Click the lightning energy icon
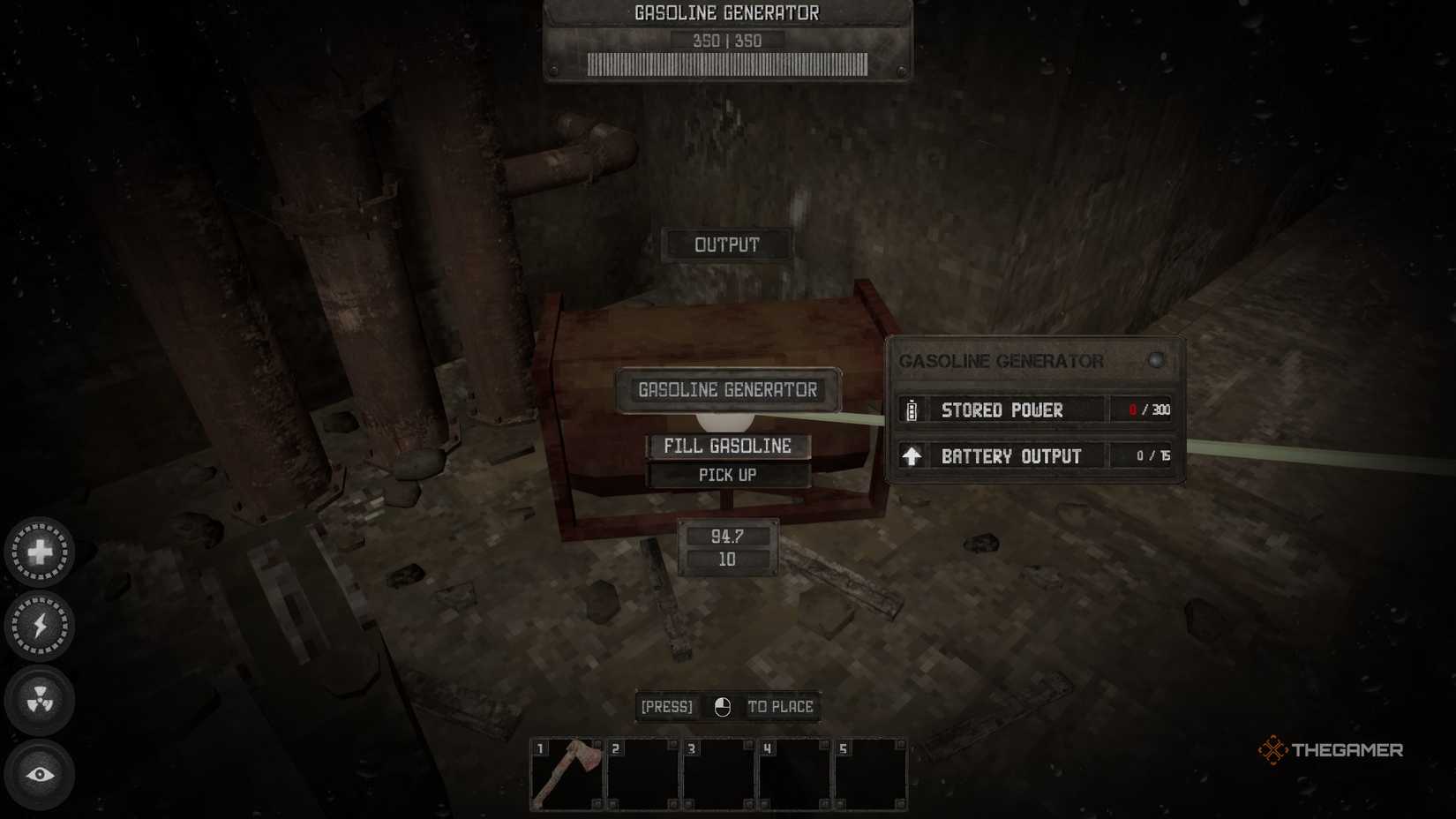 [39, 625]
